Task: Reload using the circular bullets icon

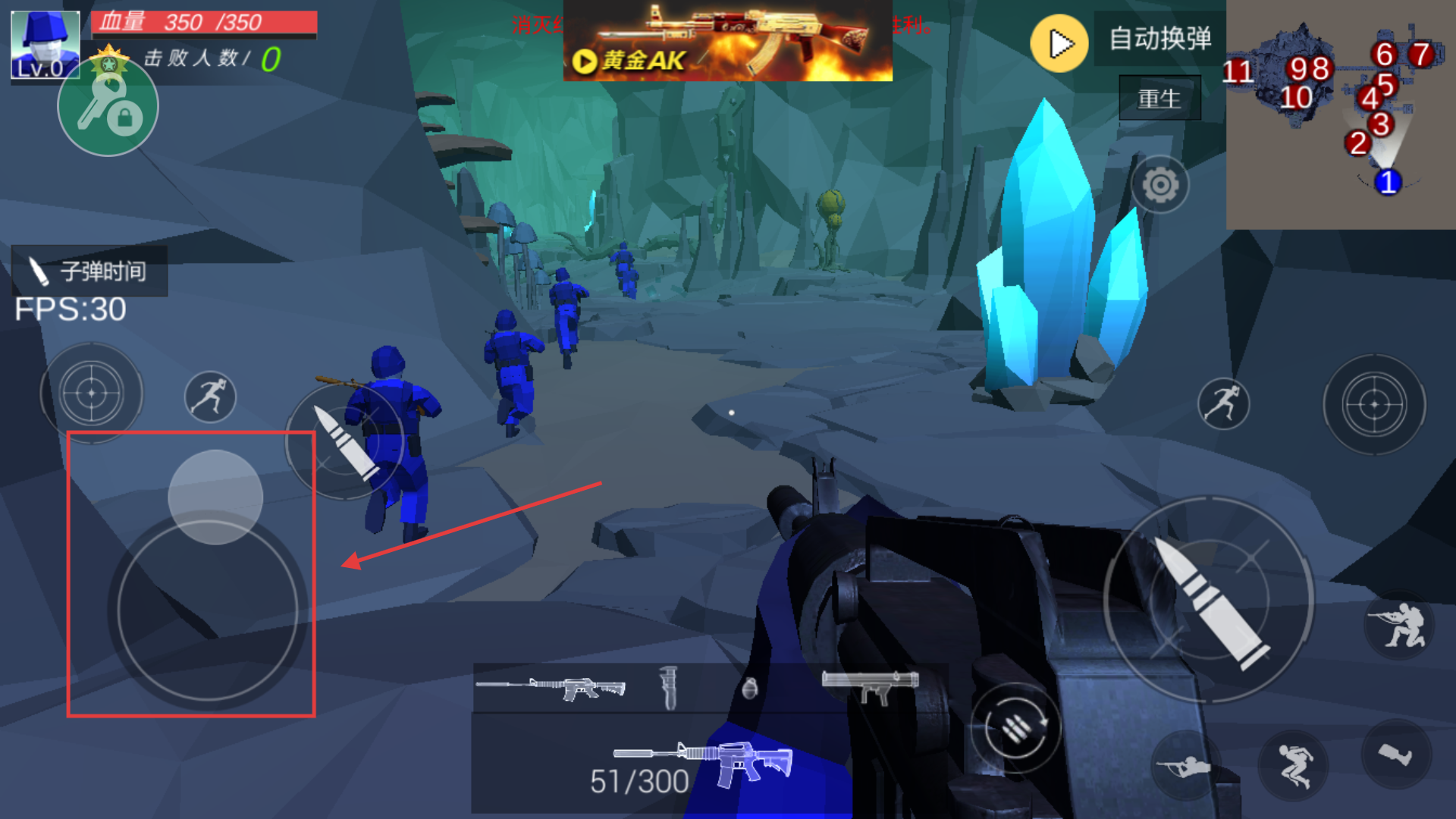Action: 1015,728
